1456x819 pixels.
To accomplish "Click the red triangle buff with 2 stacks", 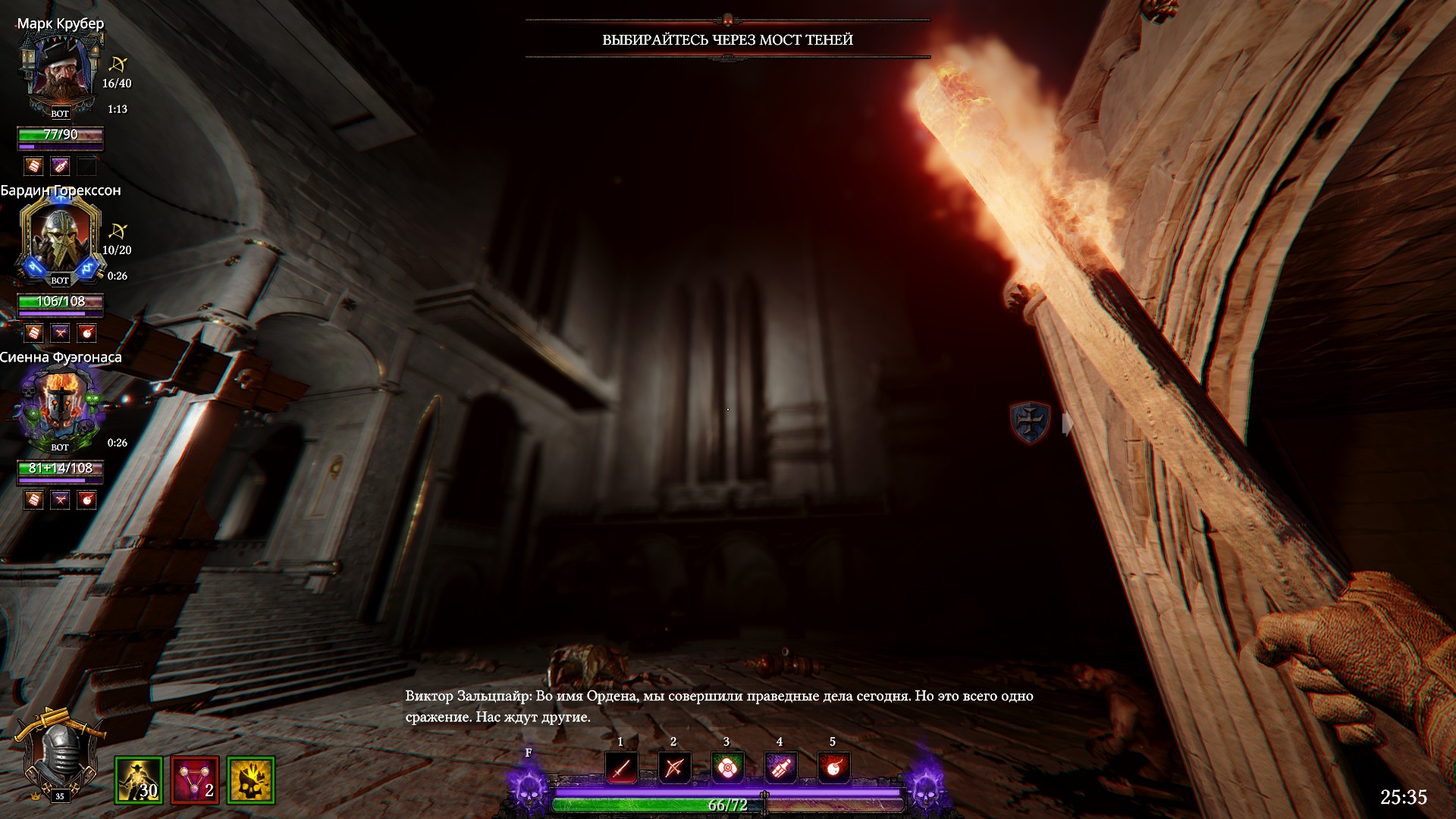I will (195, 780).
